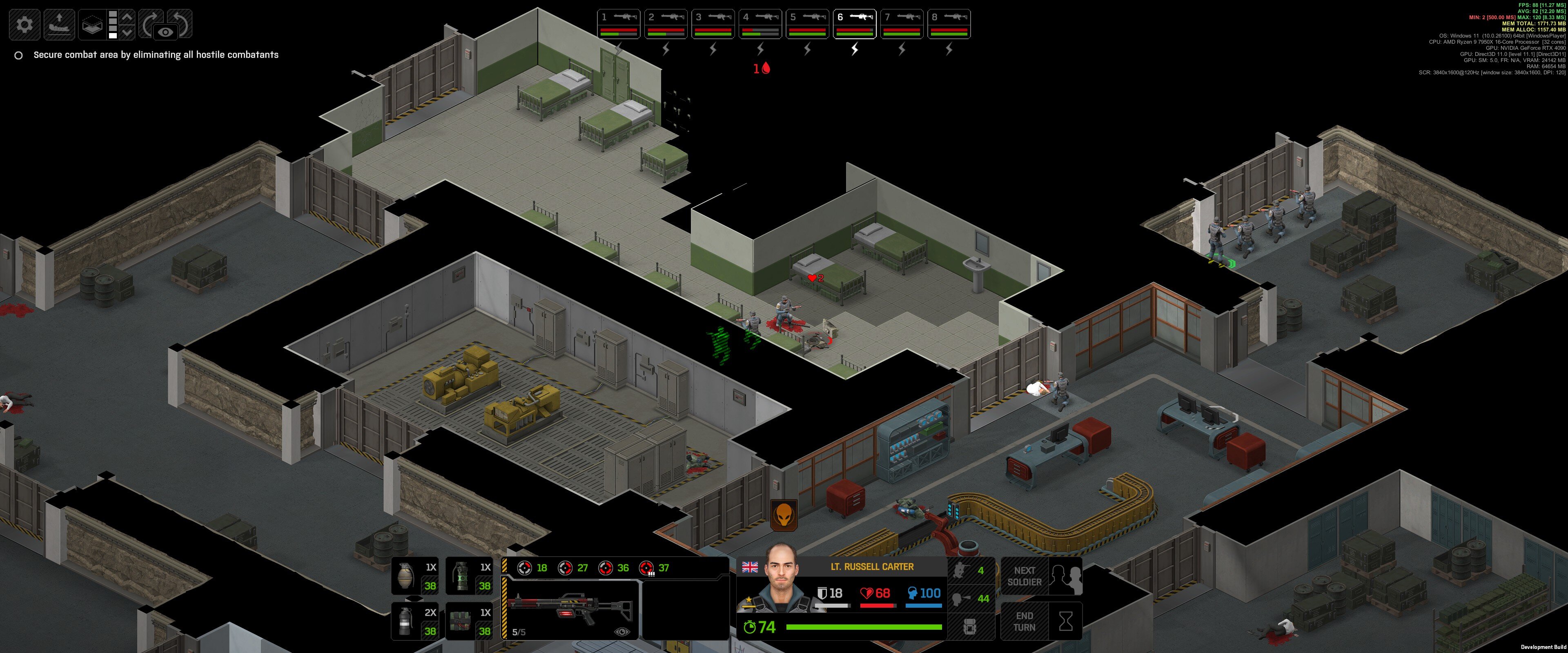Viewport: 1568px width, 653px height.
Task: Toggle the eye visibility view button
Action: click(165, 32)
